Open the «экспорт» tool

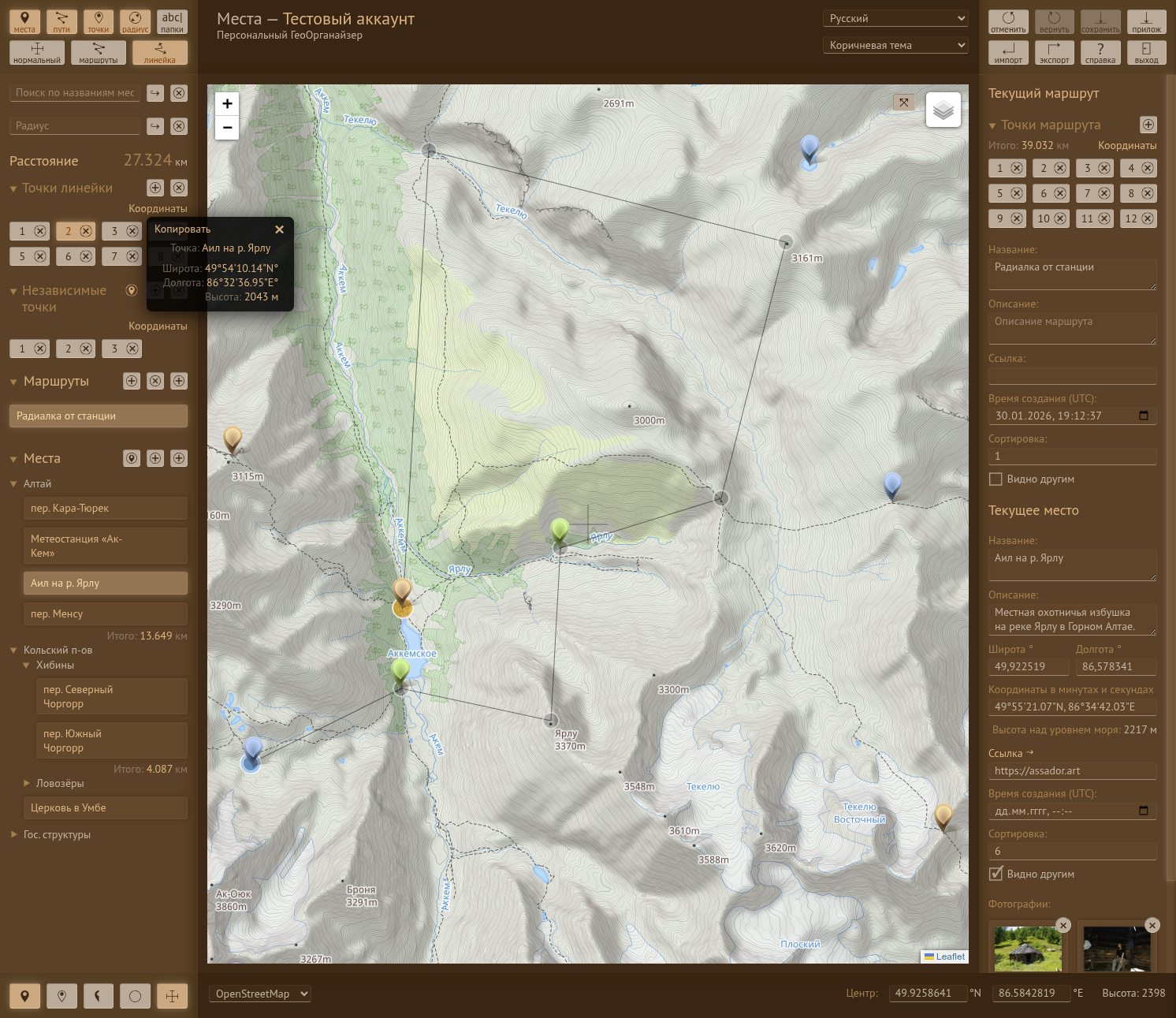click(x=1054, y=52)
